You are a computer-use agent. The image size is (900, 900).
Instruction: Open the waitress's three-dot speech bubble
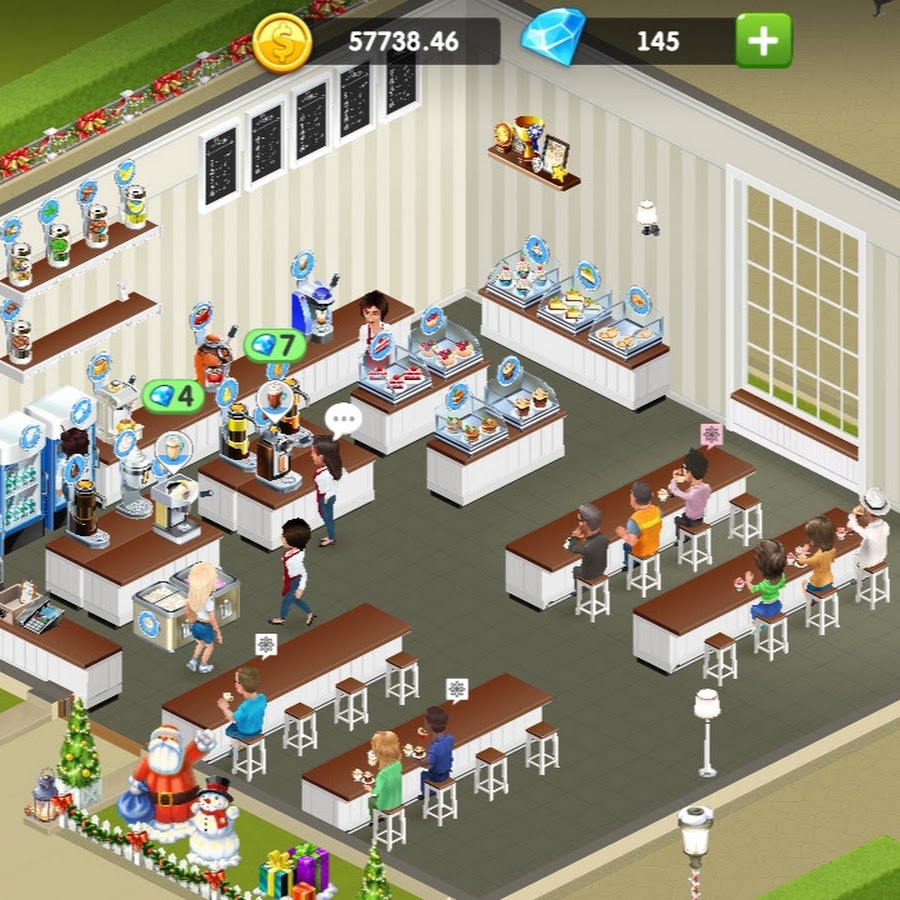343,418
